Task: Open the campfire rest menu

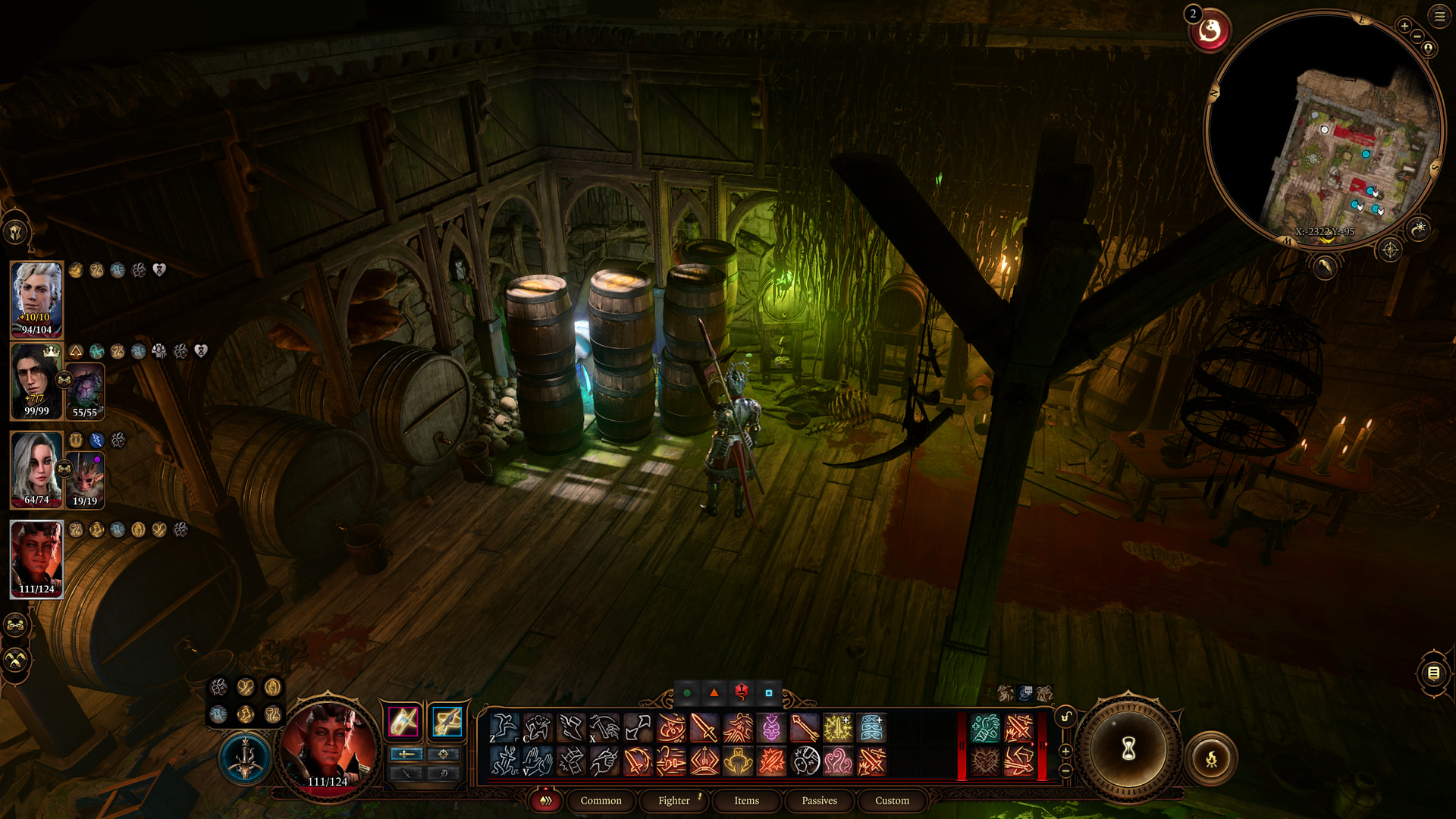Action: click(x=1211, y=758)
